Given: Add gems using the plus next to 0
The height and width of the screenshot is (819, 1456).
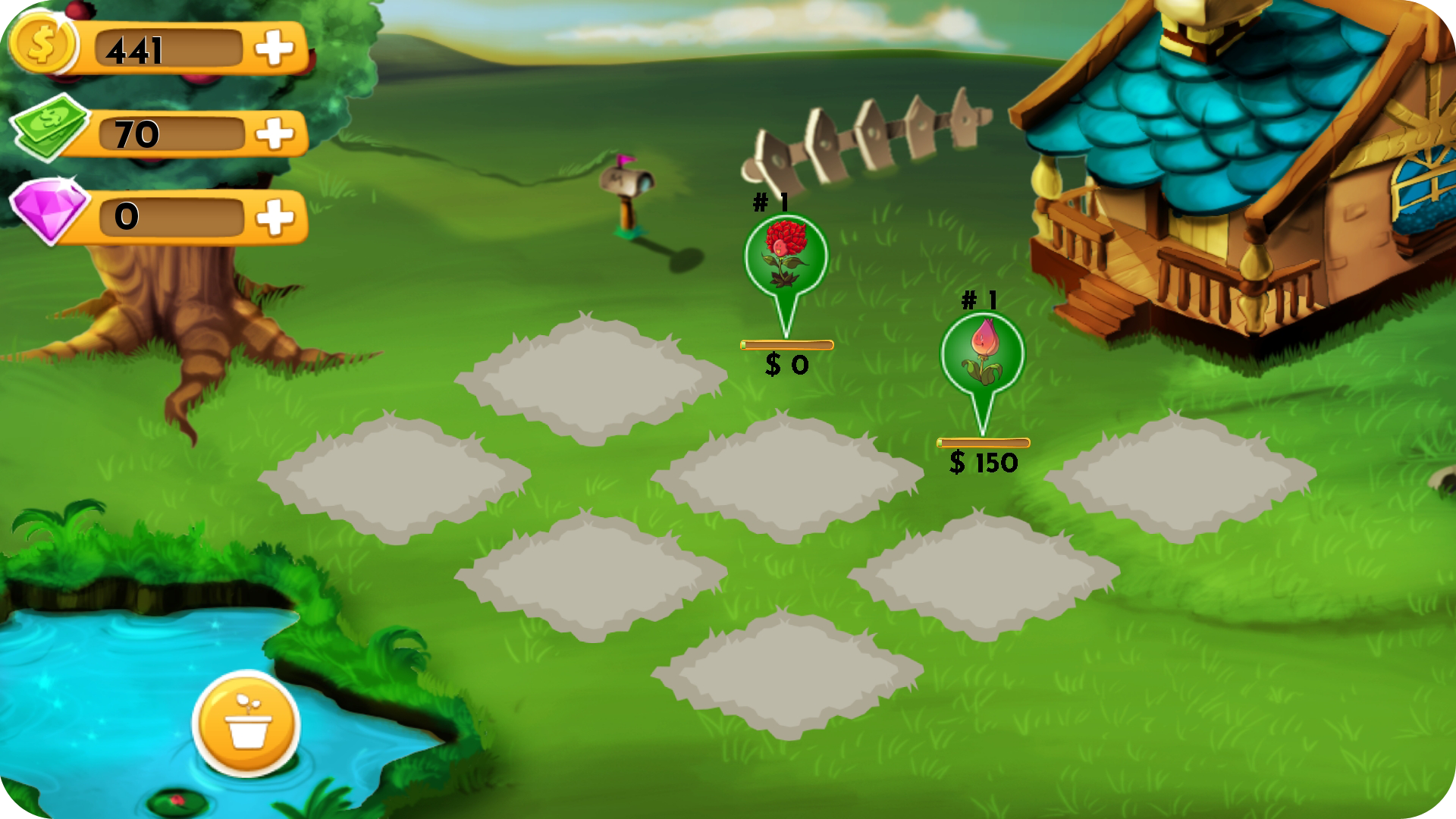Looking at the screenshot, I should tap(277, 218).
